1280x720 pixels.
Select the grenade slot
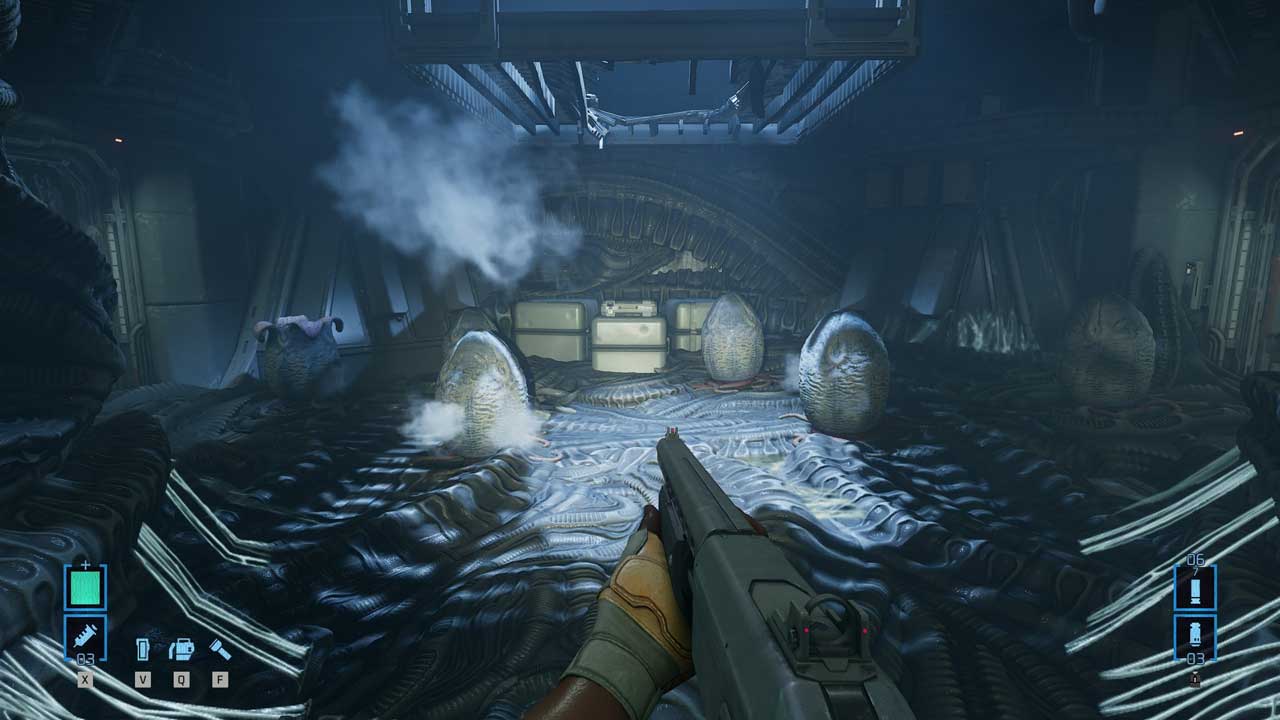pyautogui.click(x=1195, y=635)
